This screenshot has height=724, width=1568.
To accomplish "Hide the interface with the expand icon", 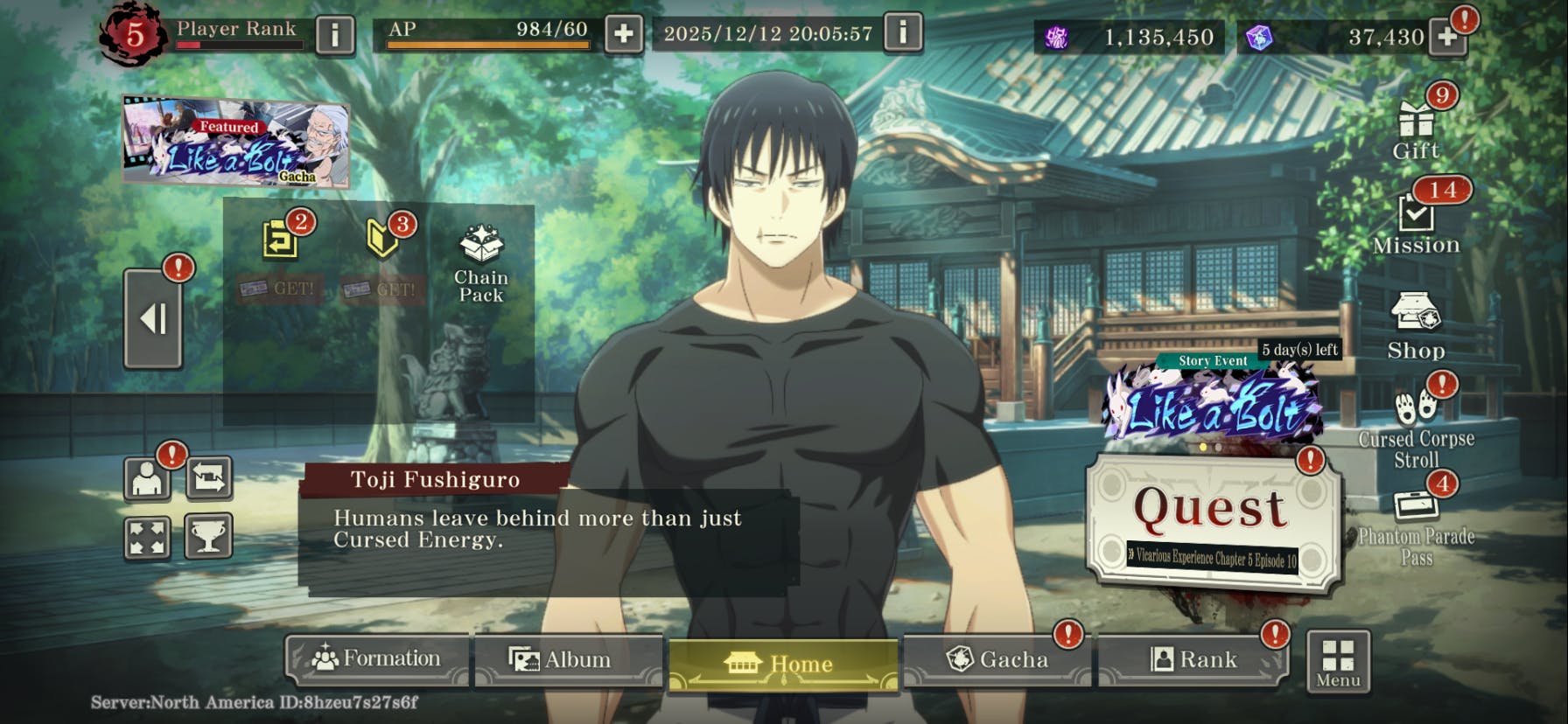I will (146, 535).
